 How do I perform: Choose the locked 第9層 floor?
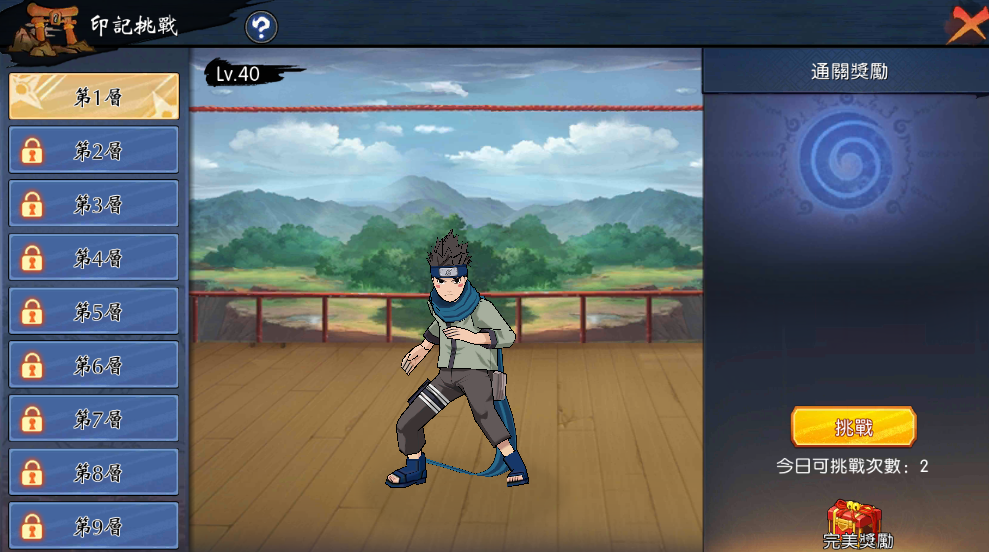[94, 526]
